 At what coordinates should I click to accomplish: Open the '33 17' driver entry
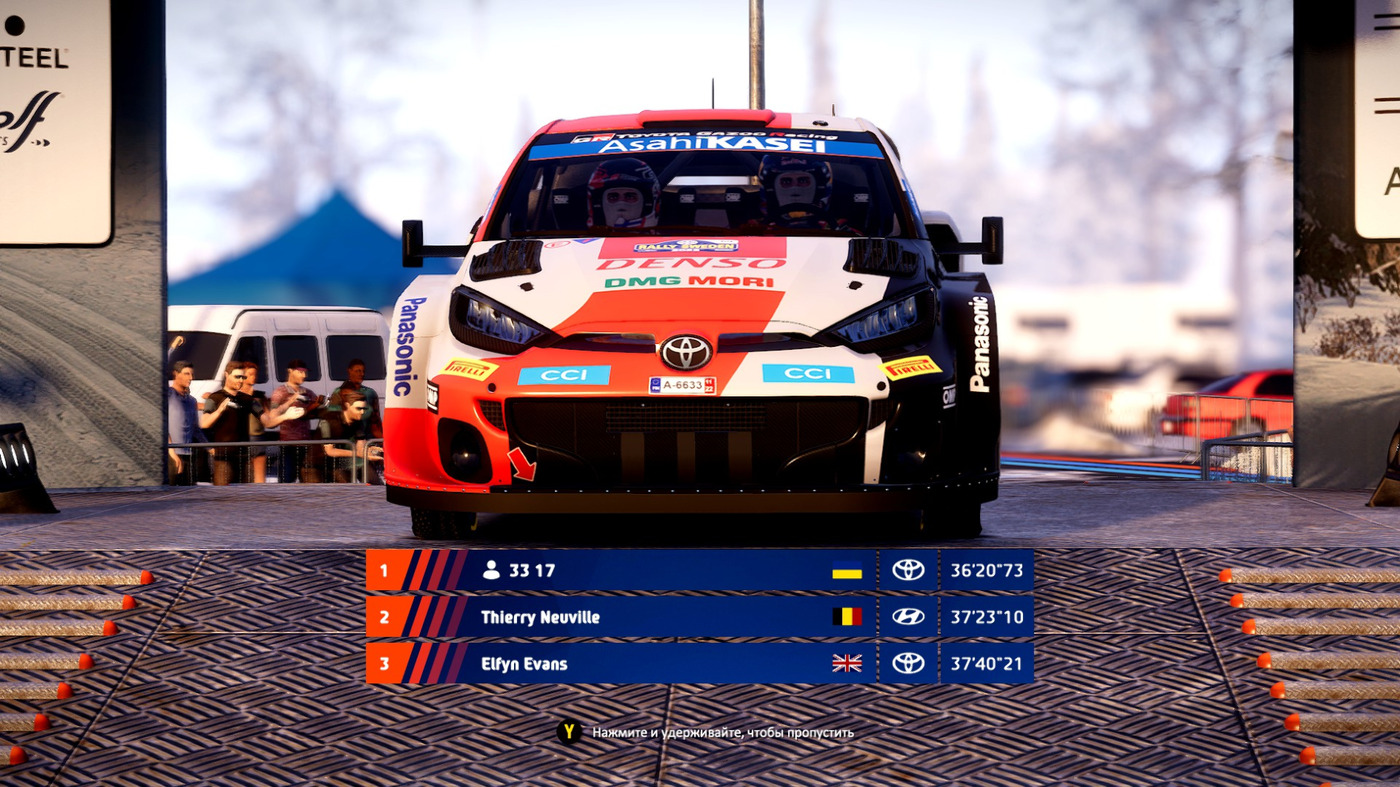(530, 570)
